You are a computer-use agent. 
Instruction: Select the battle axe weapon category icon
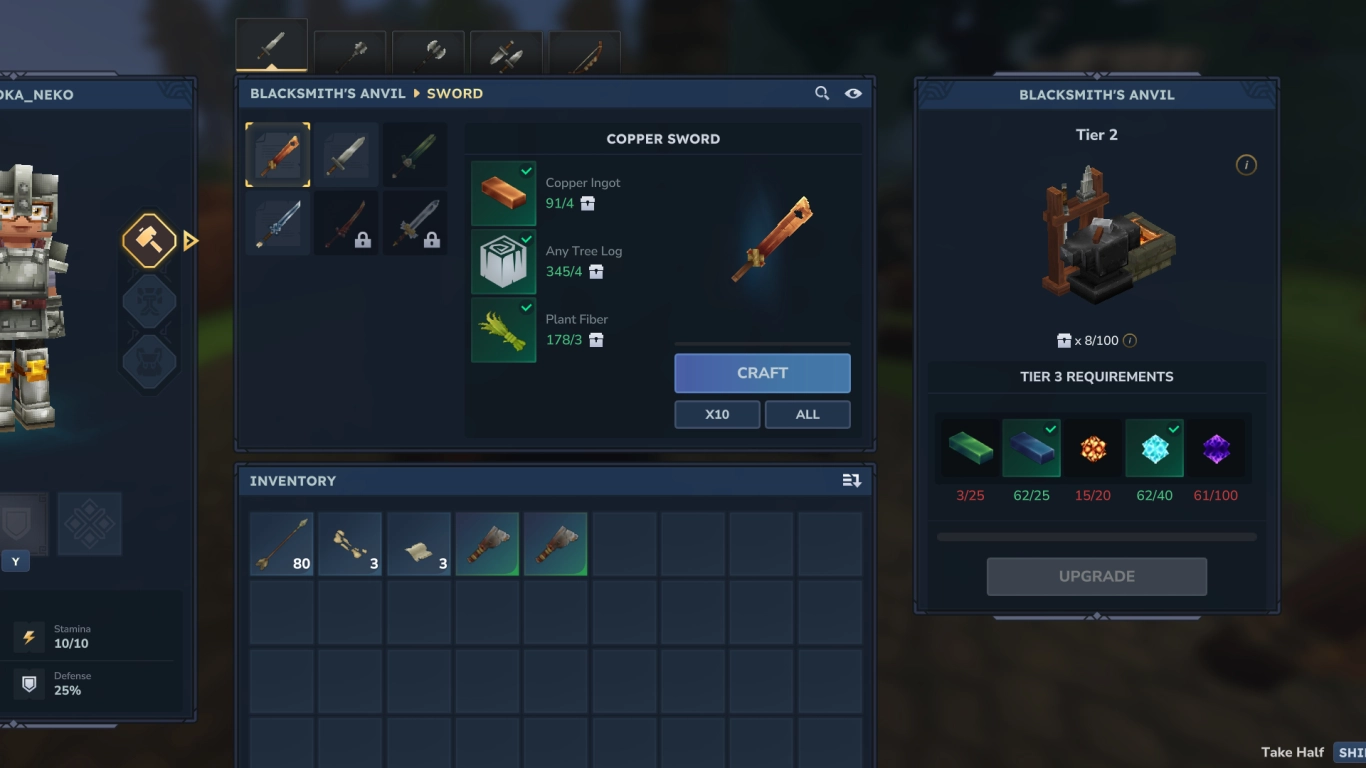(x=427, y=50)
